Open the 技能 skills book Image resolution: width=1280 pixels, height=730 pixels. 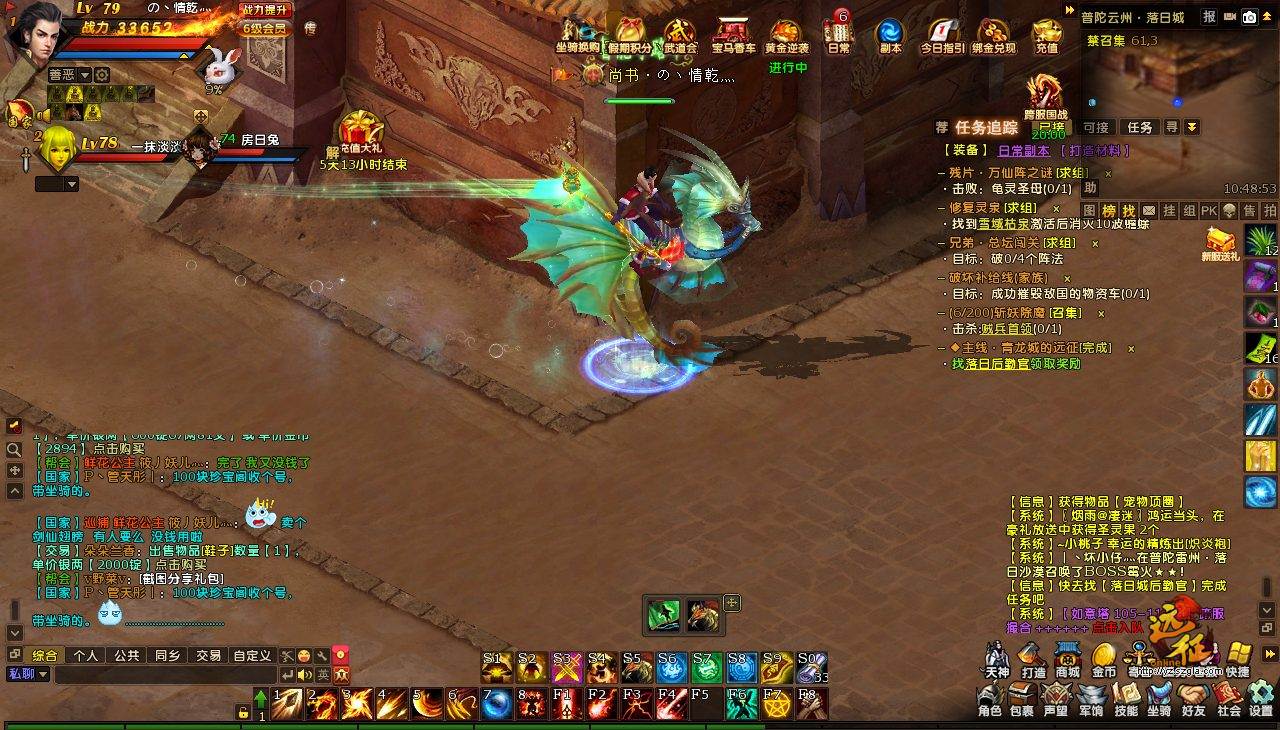tap(1126, 697)
